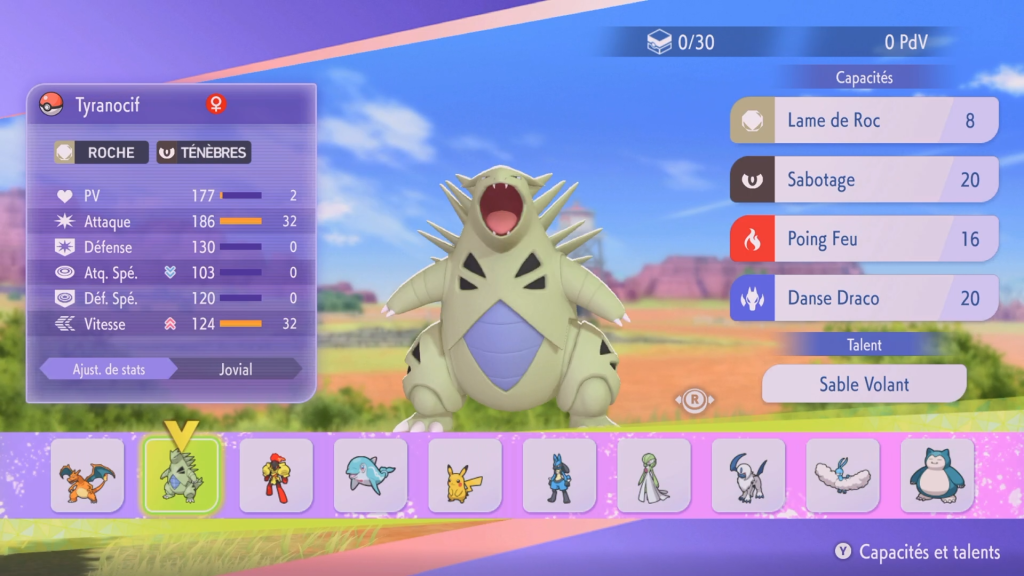The height and width of the screenshot is (576, 1024).
Task: Select Charizard in the party bar
Action: click(x=88, y=475)
